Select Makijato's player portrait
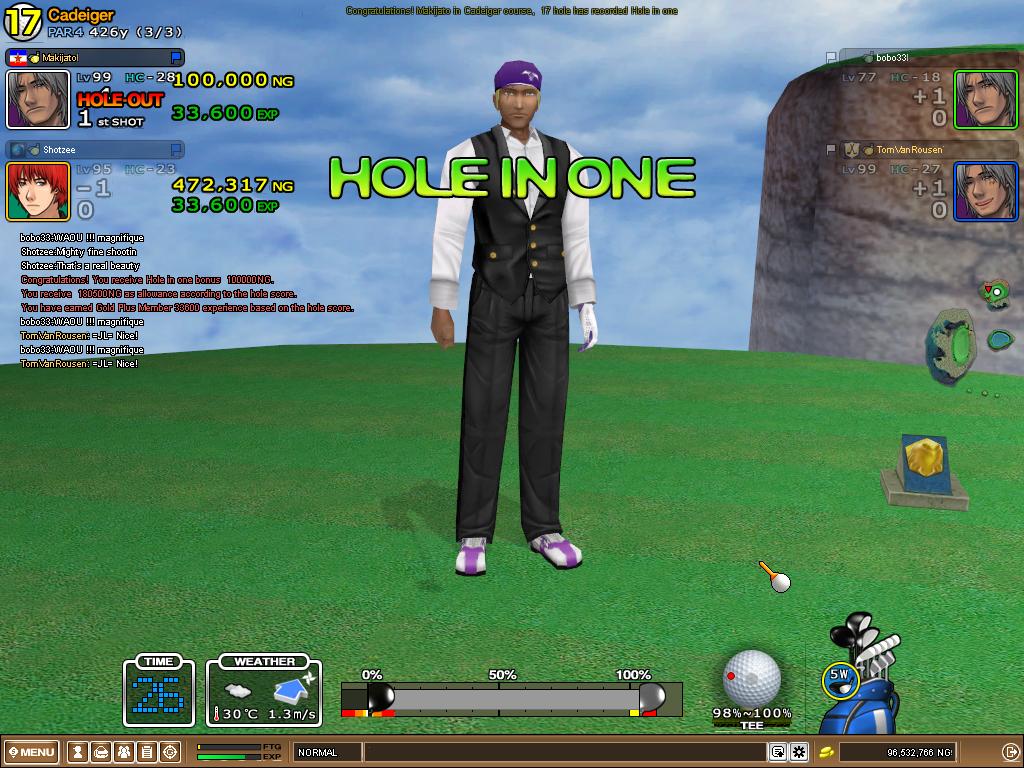The height and width of the screenshot is (768, 1024). point(38,99)
